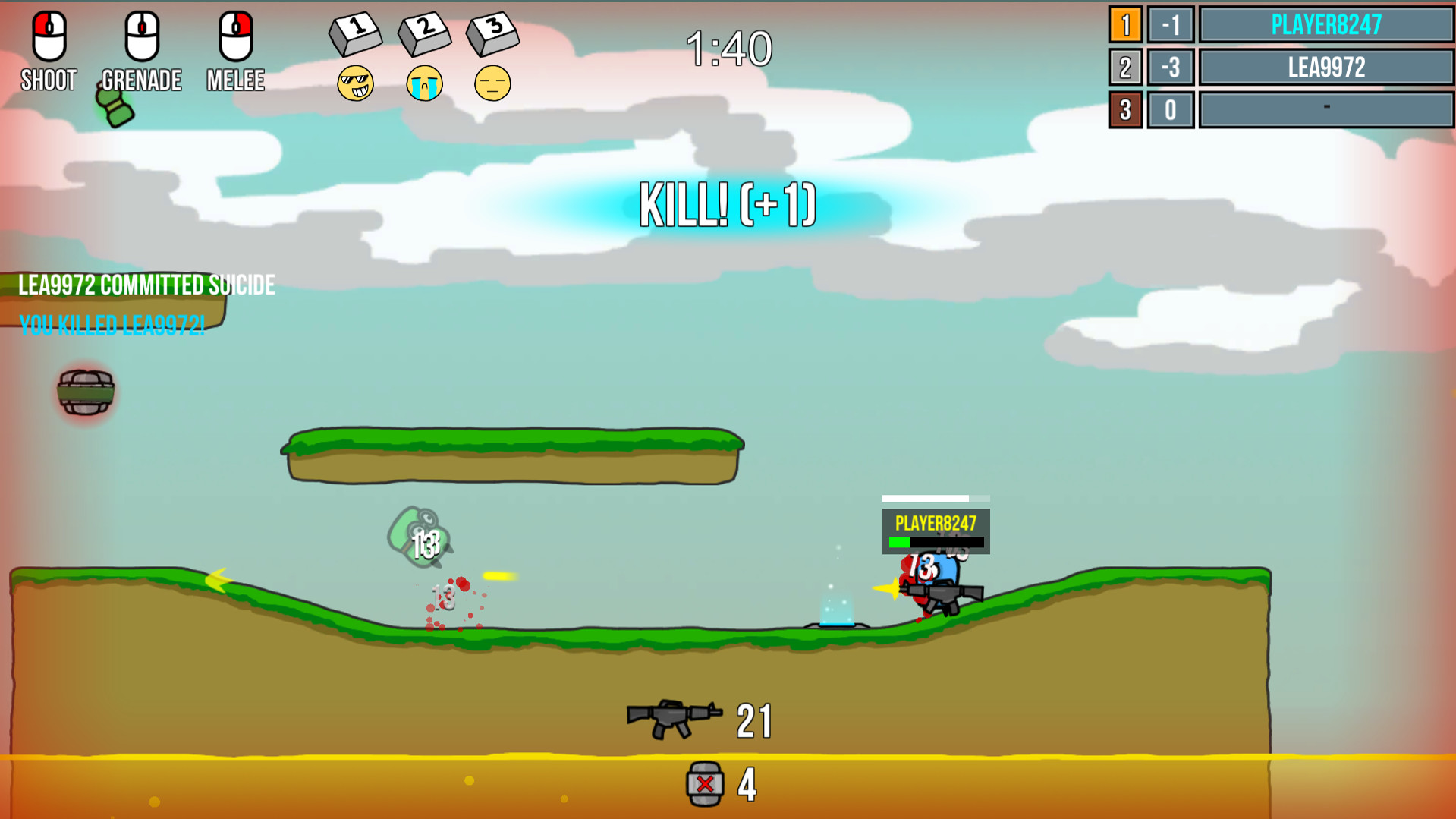
Task: Click the rank 3 scoreboard slot showing 0
Action: [x=1170, y=109]
